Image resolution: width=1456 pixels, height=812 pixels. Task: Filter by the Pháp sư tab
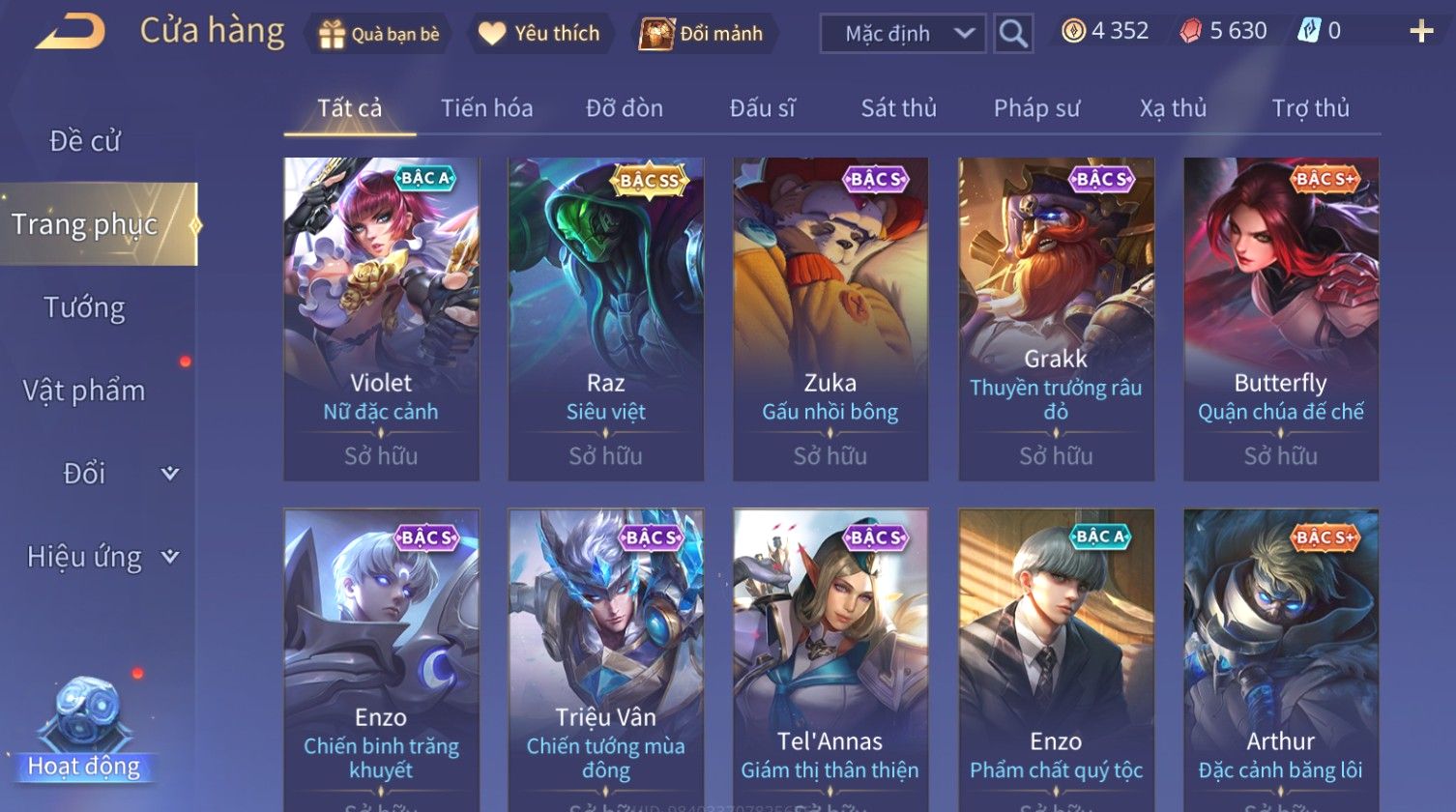tap(1036, 108)
